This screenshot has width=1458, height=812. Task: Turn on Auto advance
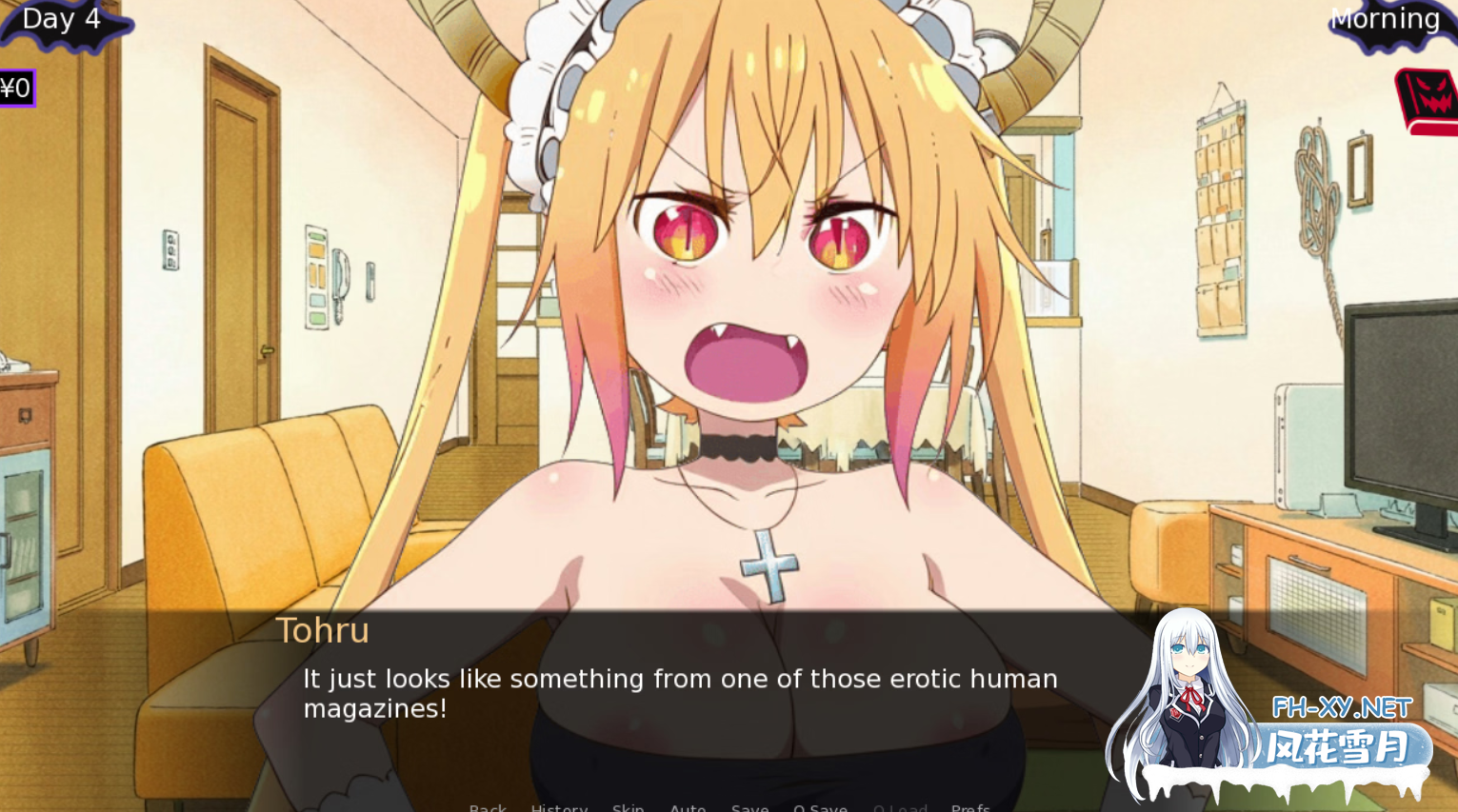click(688, 807)
